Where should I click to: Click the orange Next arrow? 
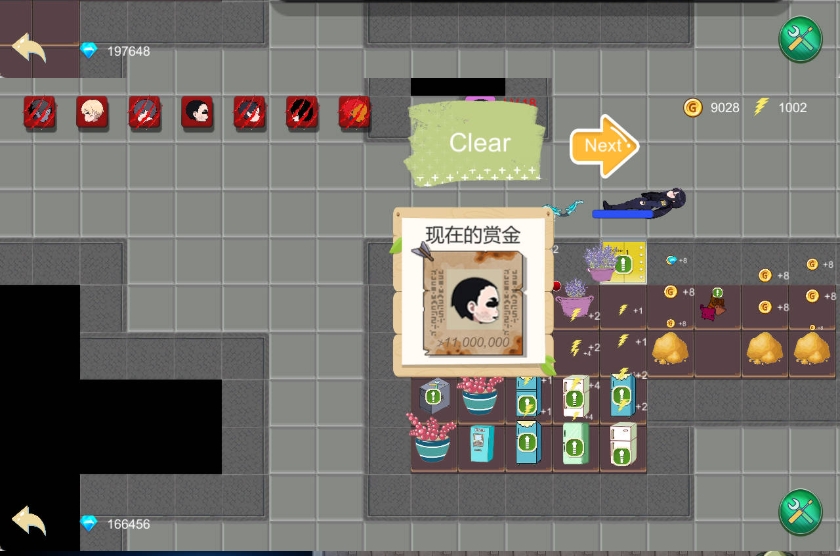[x=603, y=145]
